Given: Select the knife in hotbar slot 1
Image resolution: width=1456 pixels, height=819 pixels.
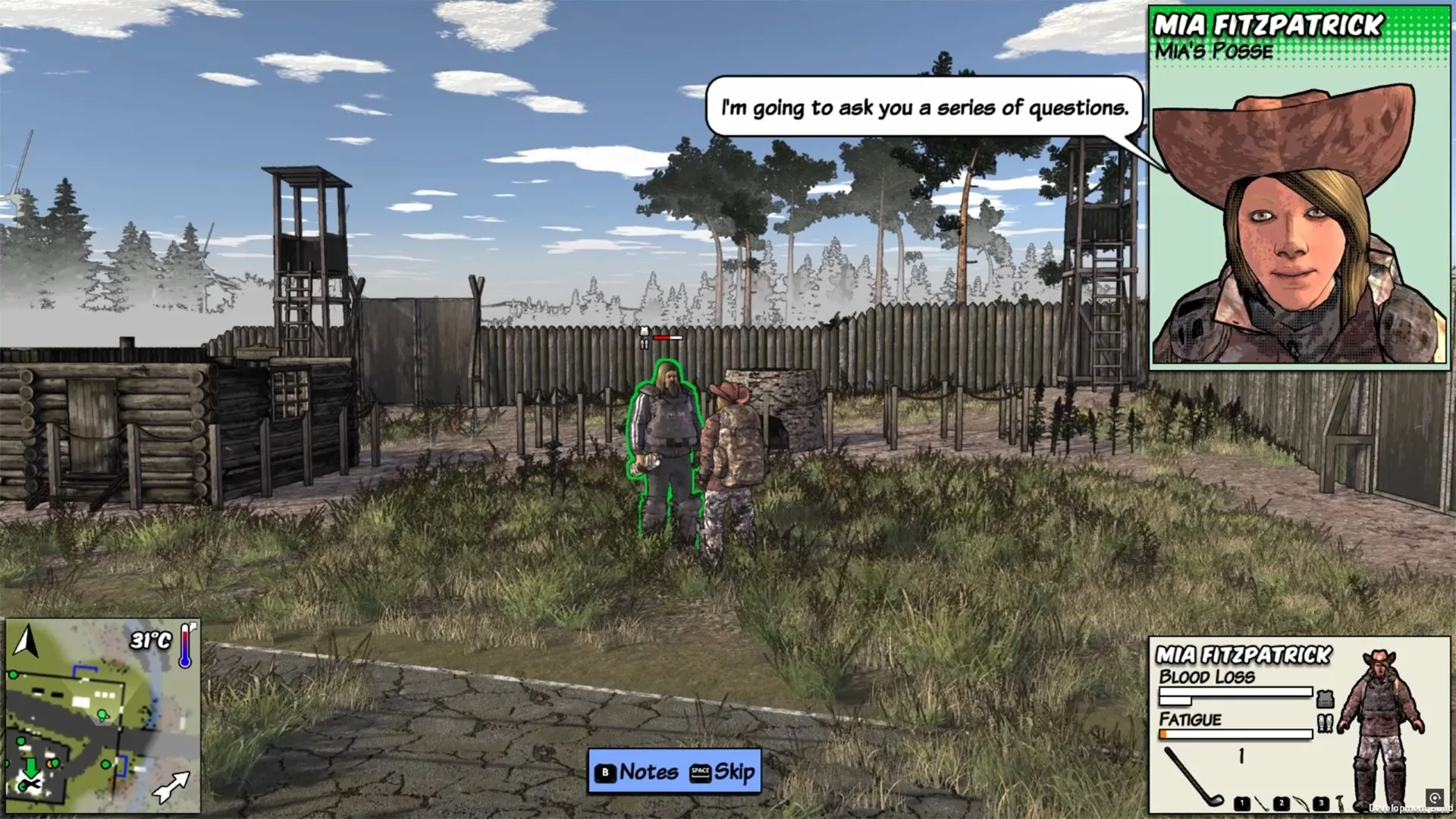Looking at the screenshot, I should tap(1263, 804).
